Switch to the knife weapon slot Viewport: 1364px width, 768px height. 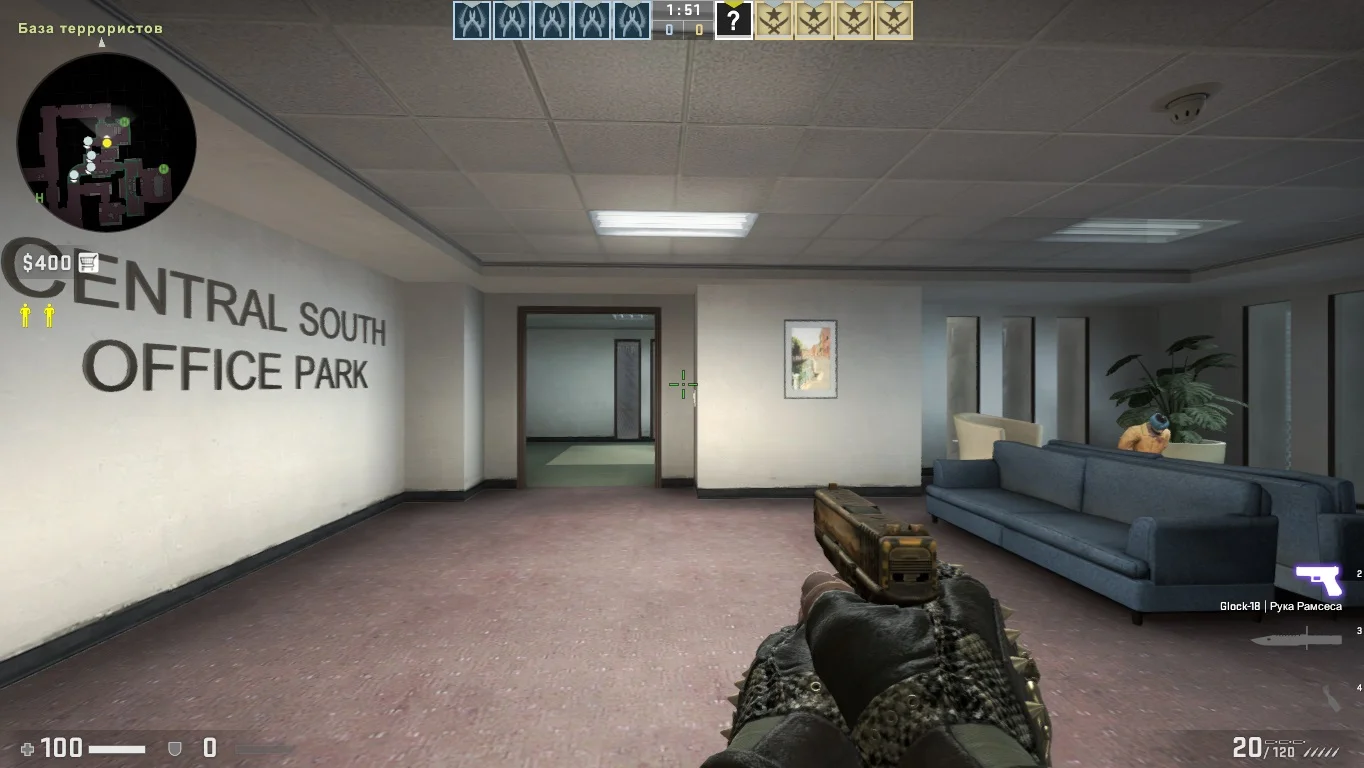(x=1295, y=637)
